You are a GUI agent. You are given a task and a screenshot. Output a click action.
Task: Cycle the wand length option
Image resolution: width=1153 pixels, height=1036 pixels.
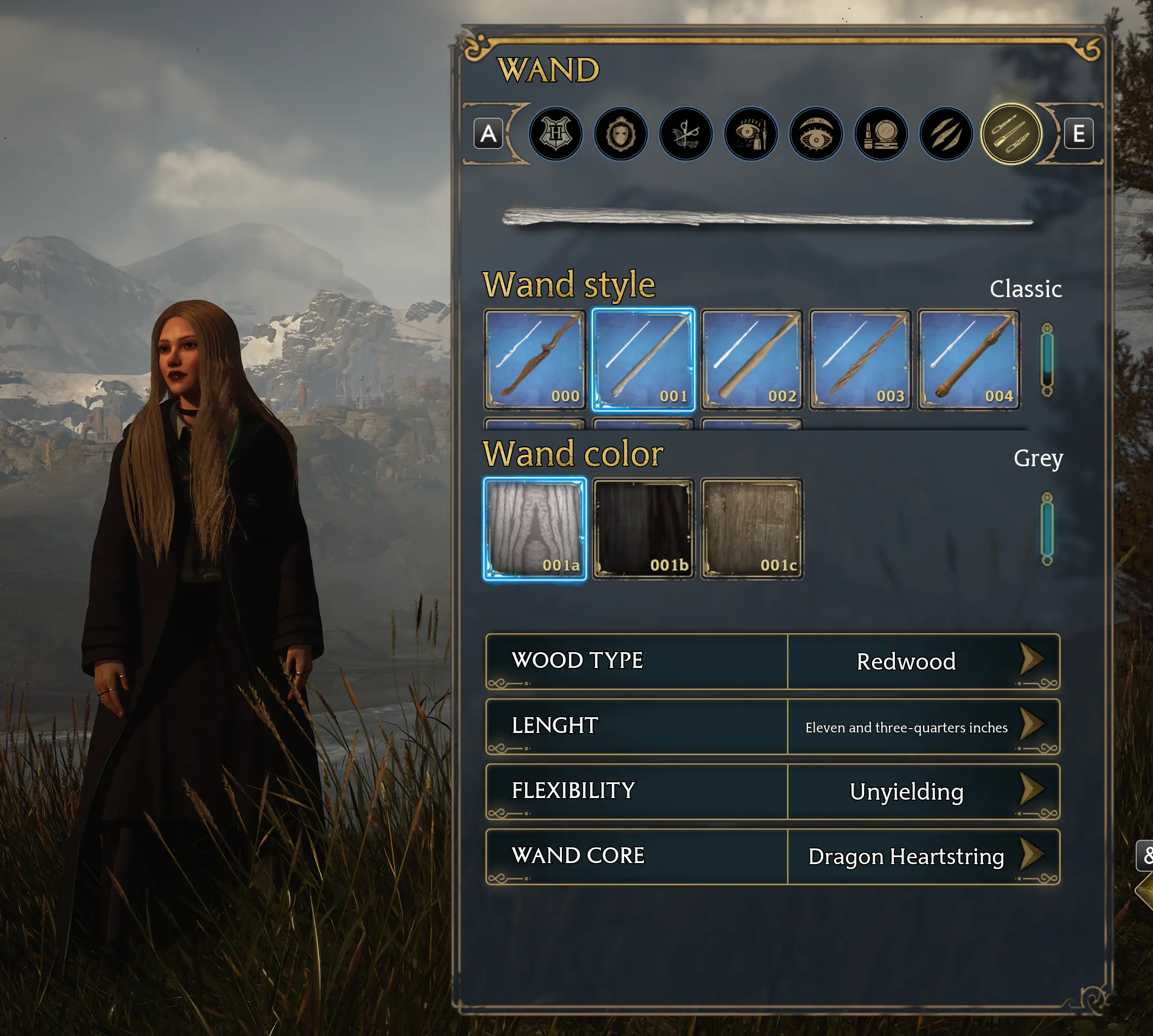click(1031, 725)
